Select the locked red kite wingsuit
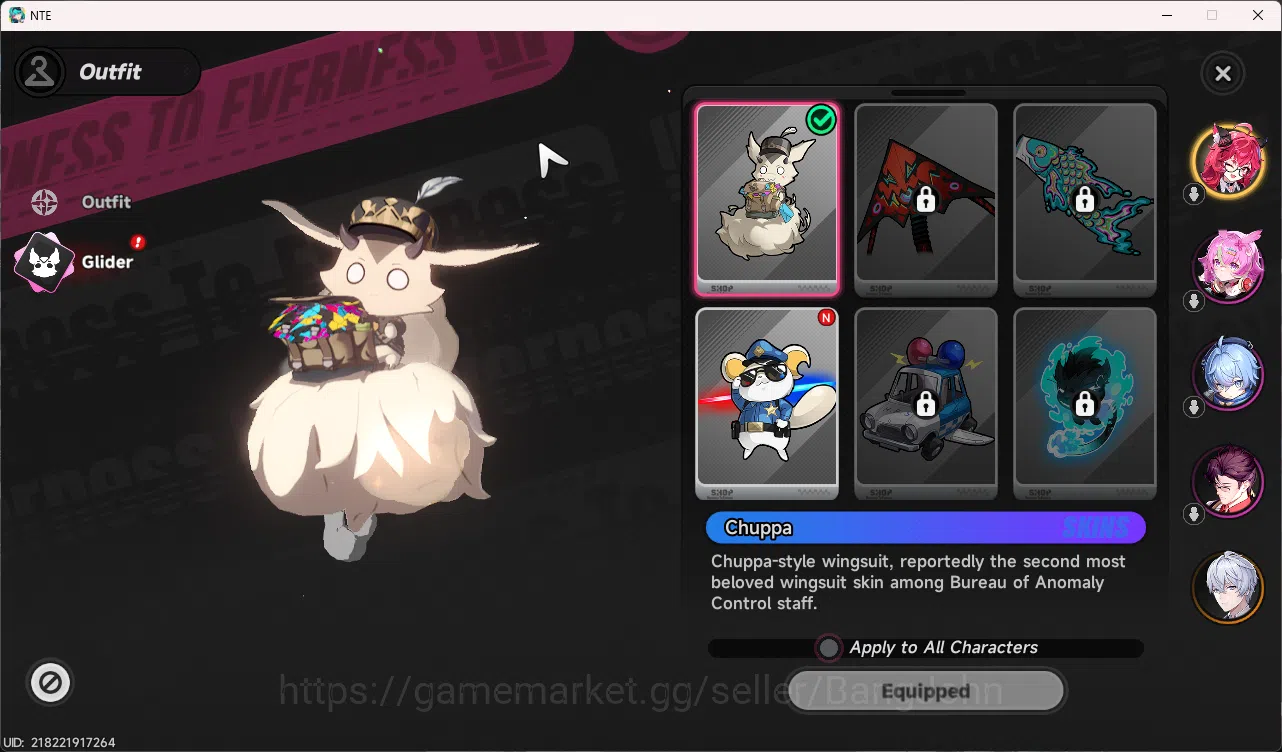Viewport: 1282px width, 752px height. [925, 200]
